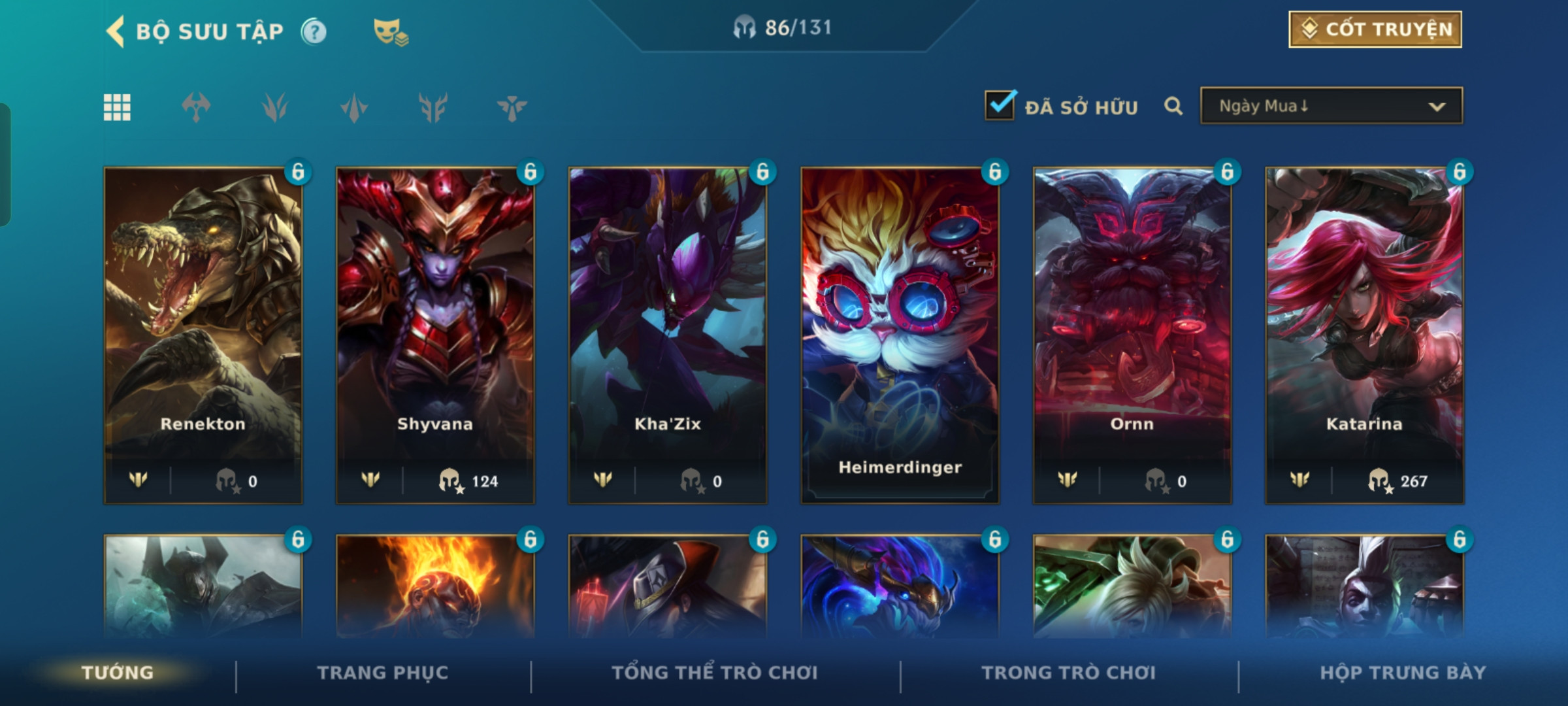Open the Hộp Trưng Bày tab
This screenshot has width=1568, height=706.
(1403, 673)
